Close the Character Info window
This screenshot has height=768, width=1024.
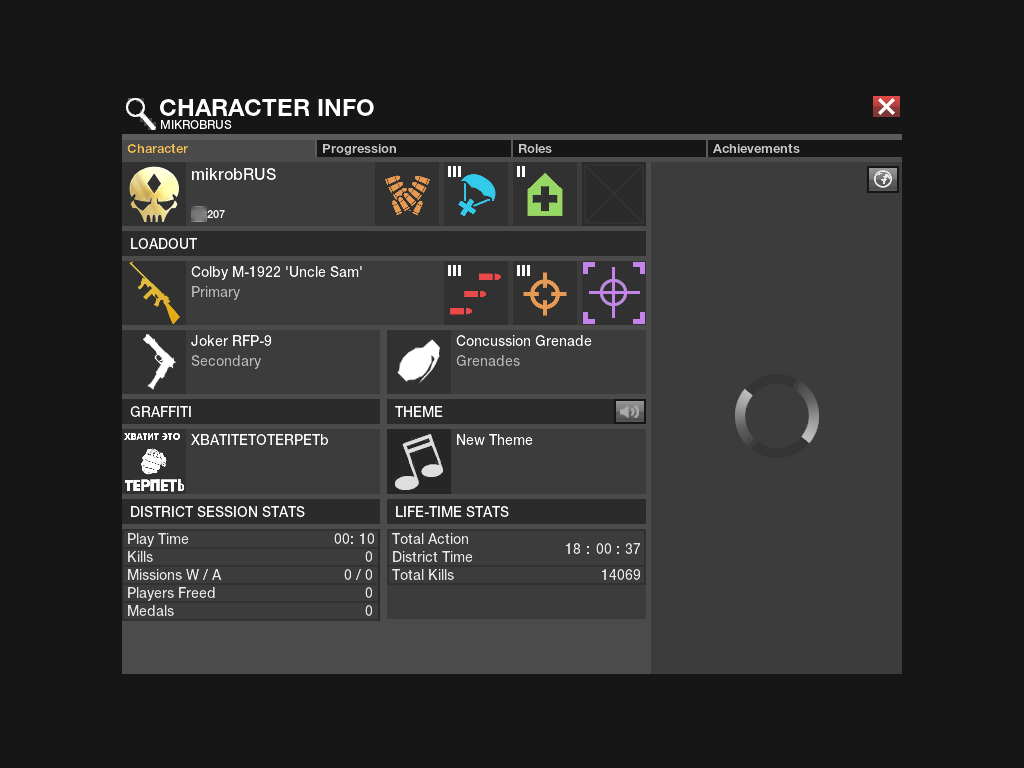[886, 107]
